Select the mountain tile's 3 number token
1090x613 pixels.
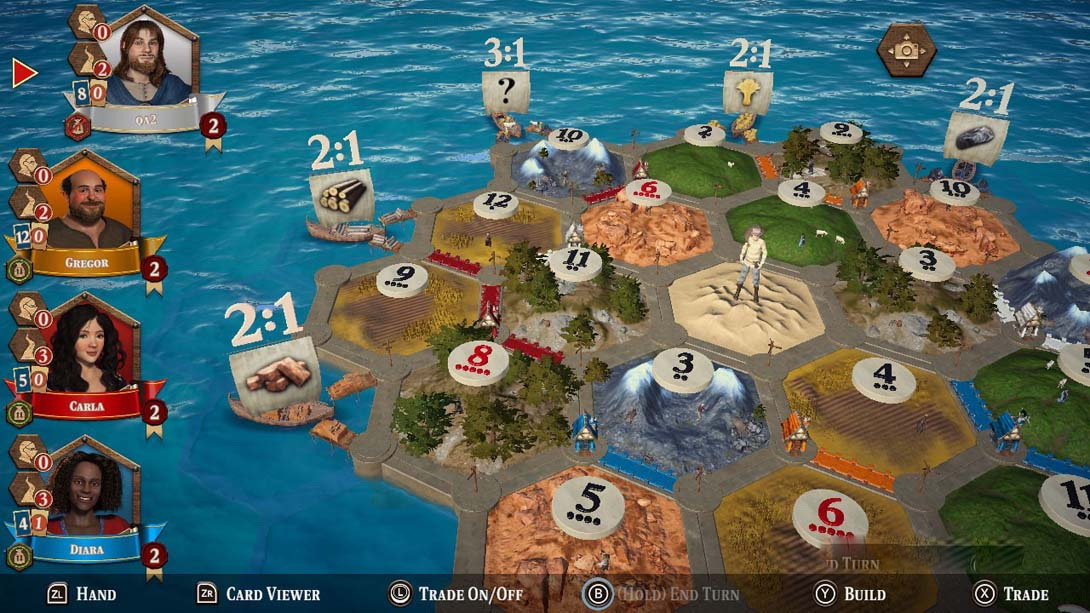[683, 369]
